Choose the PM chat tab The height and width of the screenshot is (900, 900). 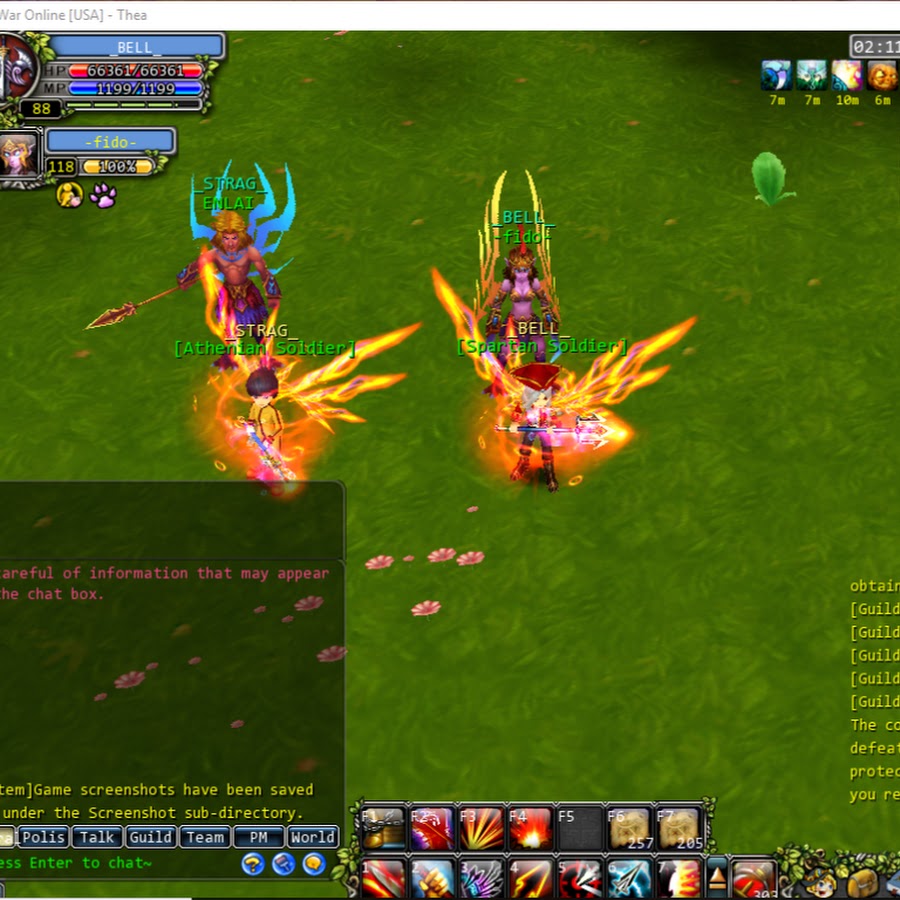pos(259,837)
